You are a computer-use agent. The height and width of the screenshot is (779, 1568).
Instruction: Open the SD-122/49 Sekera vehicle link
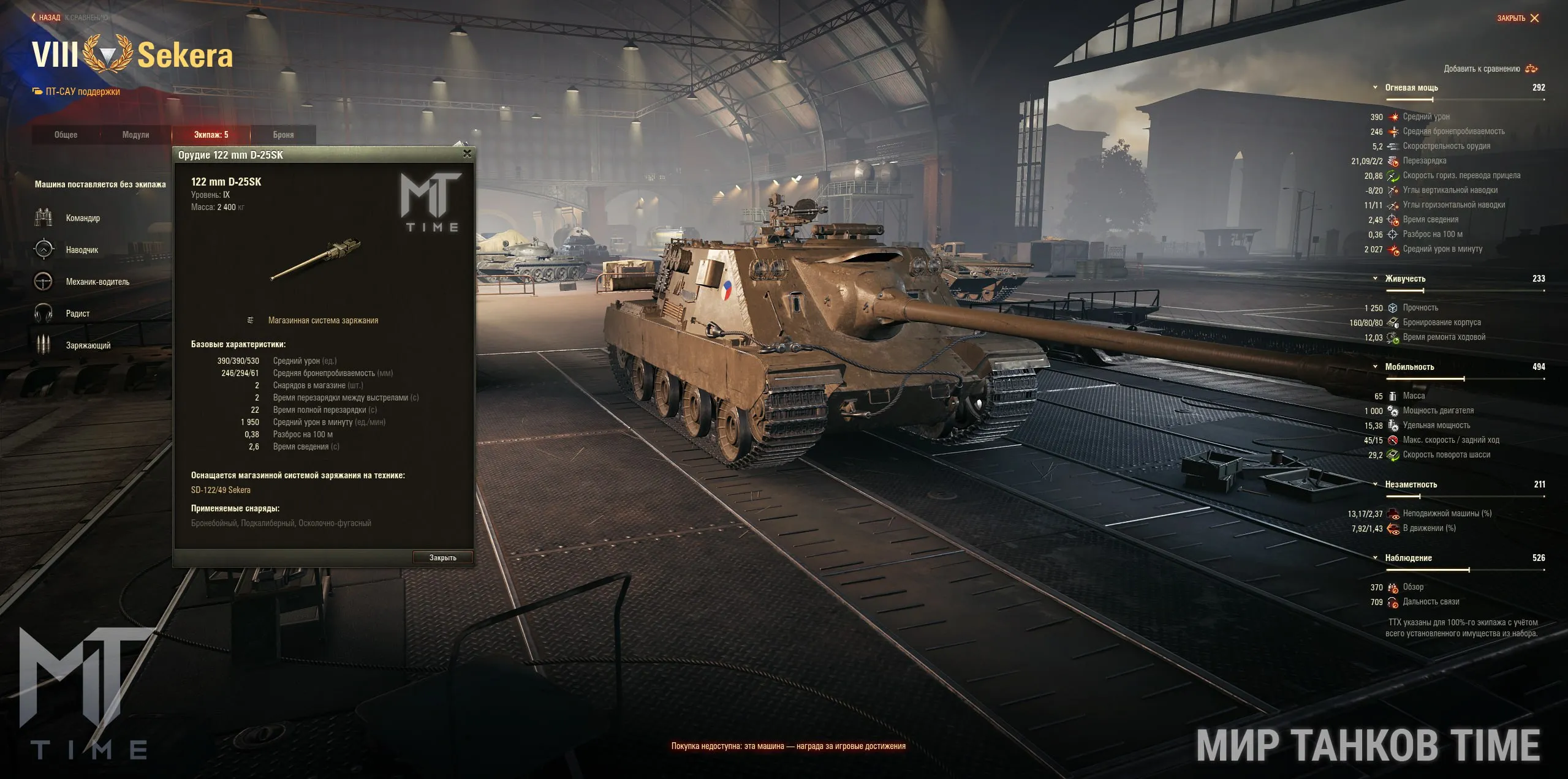tap(221, 490)
